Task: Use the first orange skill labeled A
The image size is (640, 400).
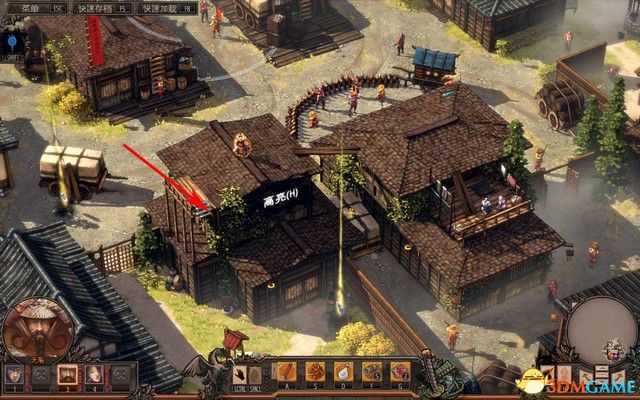Action: [288, 372]
